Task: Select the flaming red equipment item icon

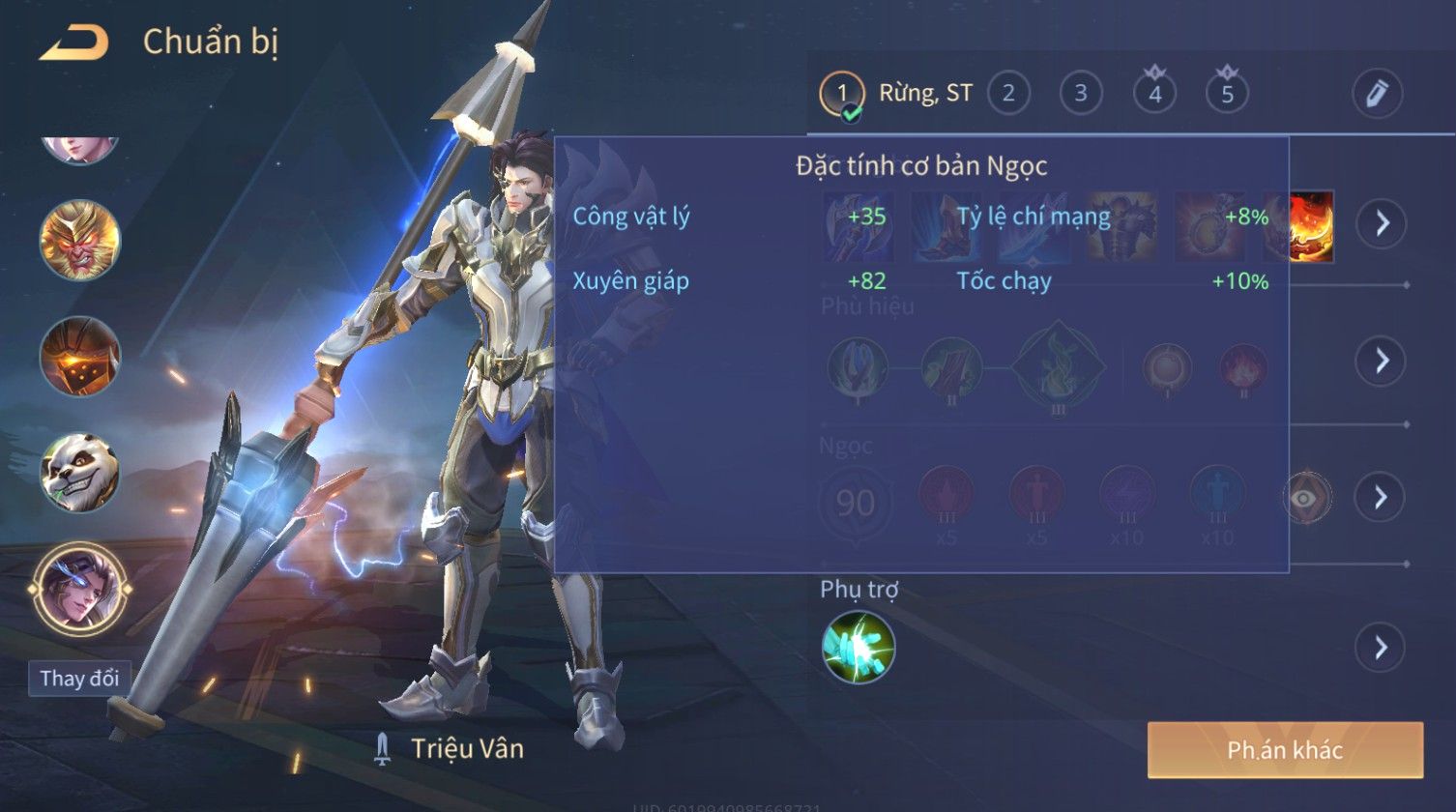Action: [1313, 226]
